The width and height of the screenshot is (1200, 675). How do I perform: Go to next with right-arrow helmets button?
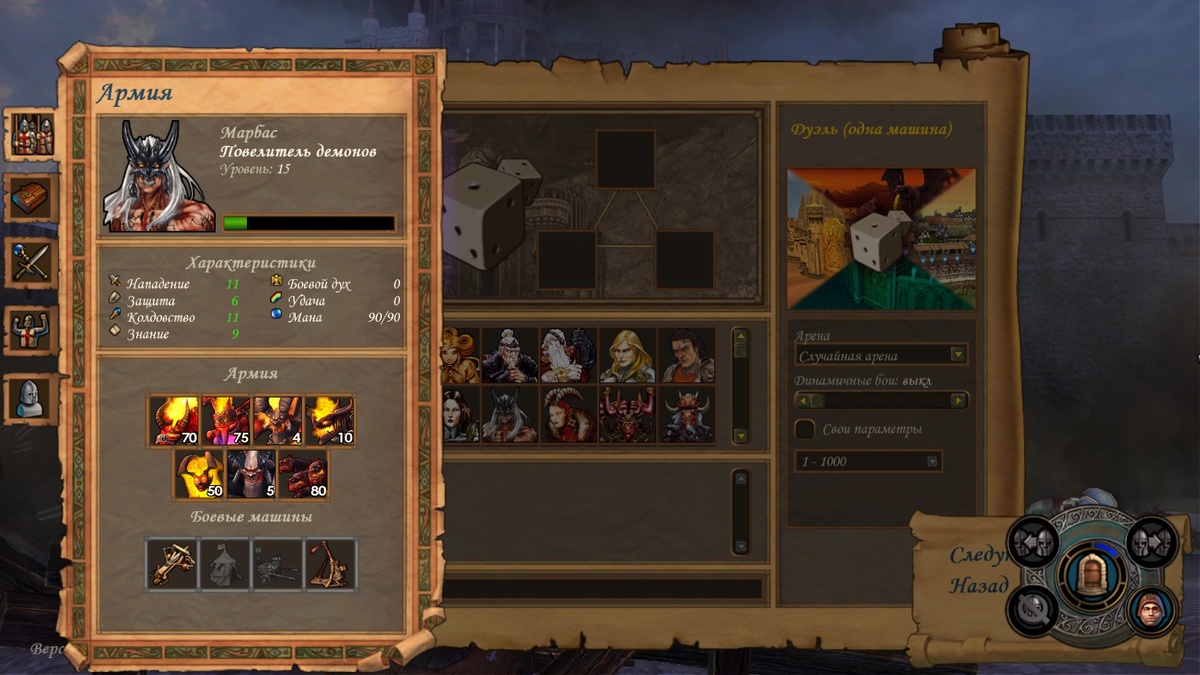tap(1151, 542)
